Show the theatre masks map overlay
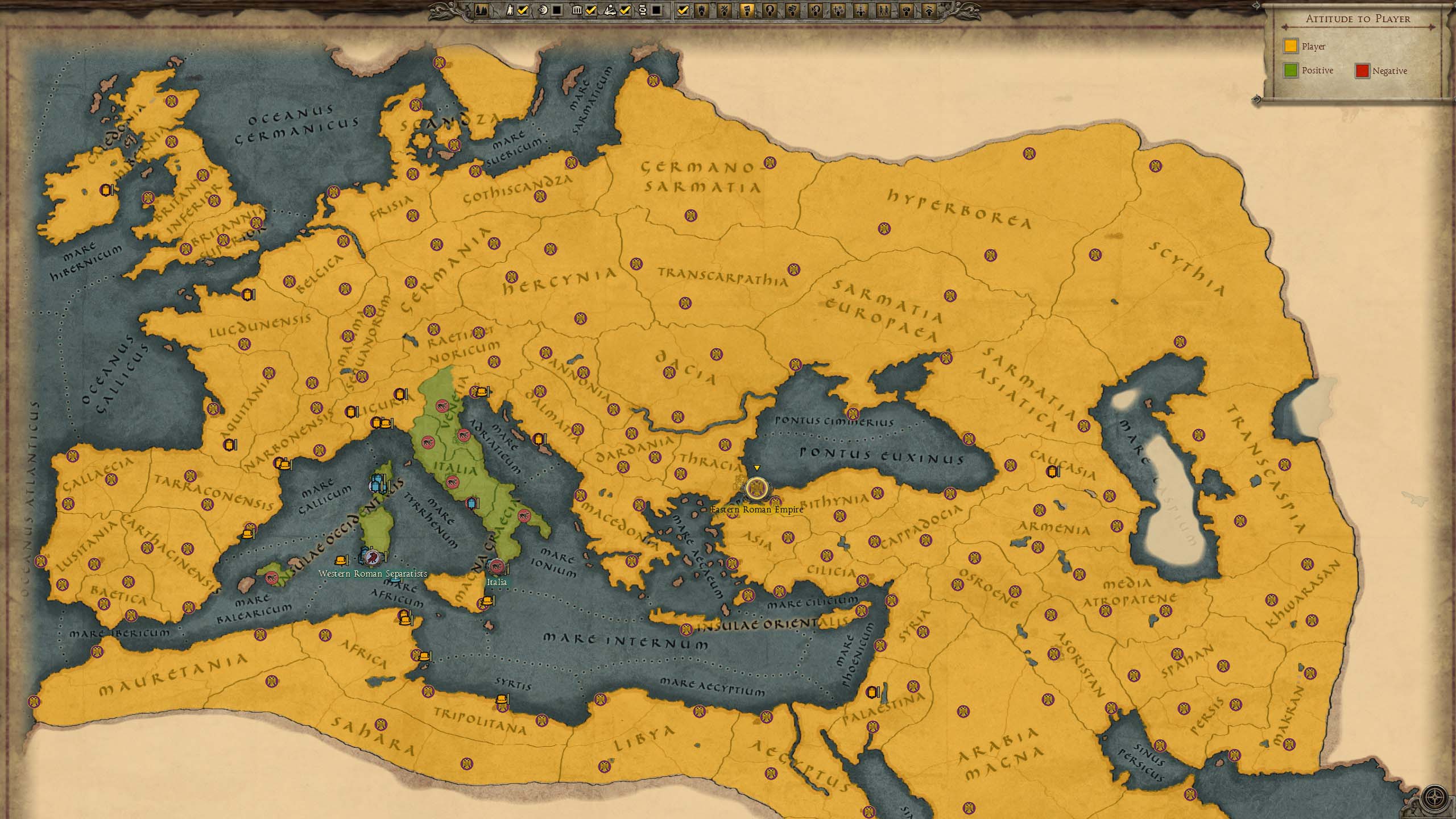This screenshot has height=819, width=1456. pos(793,10)
